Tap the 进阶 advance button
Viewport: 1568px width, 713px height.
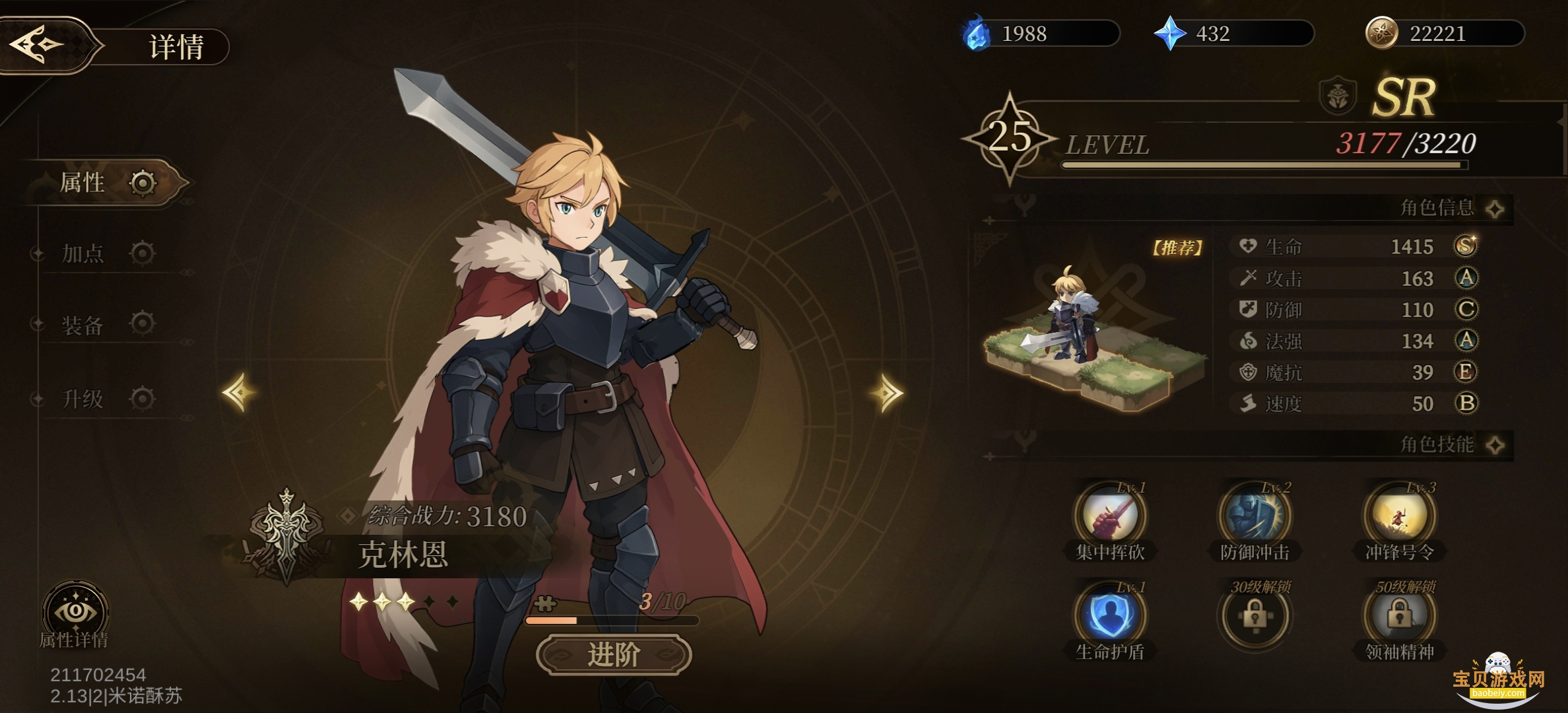pyautogui.click(x=614, y=655)
